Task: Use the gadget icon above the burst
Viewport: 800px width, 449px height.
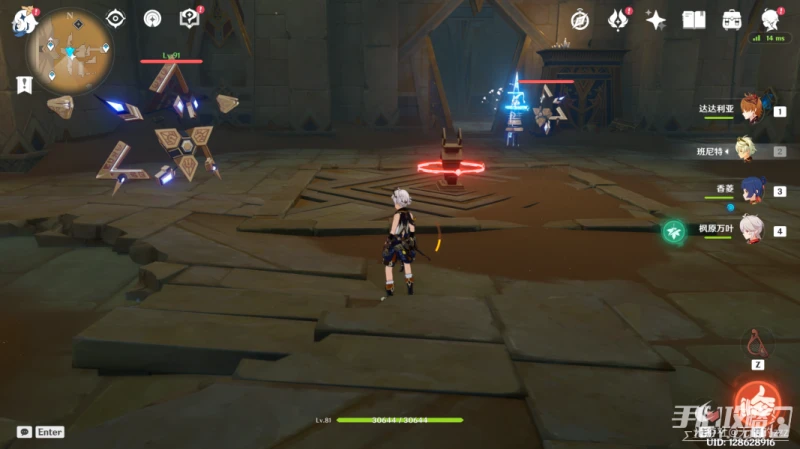Action: click(x=758, y=345)
